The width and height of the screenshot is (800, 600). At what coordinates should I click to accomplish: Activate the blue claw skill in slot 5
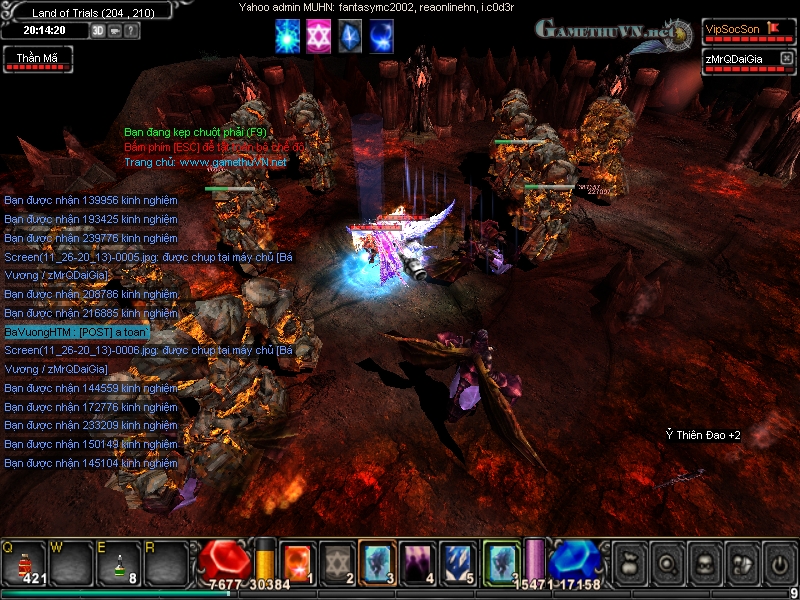(459, 562)
